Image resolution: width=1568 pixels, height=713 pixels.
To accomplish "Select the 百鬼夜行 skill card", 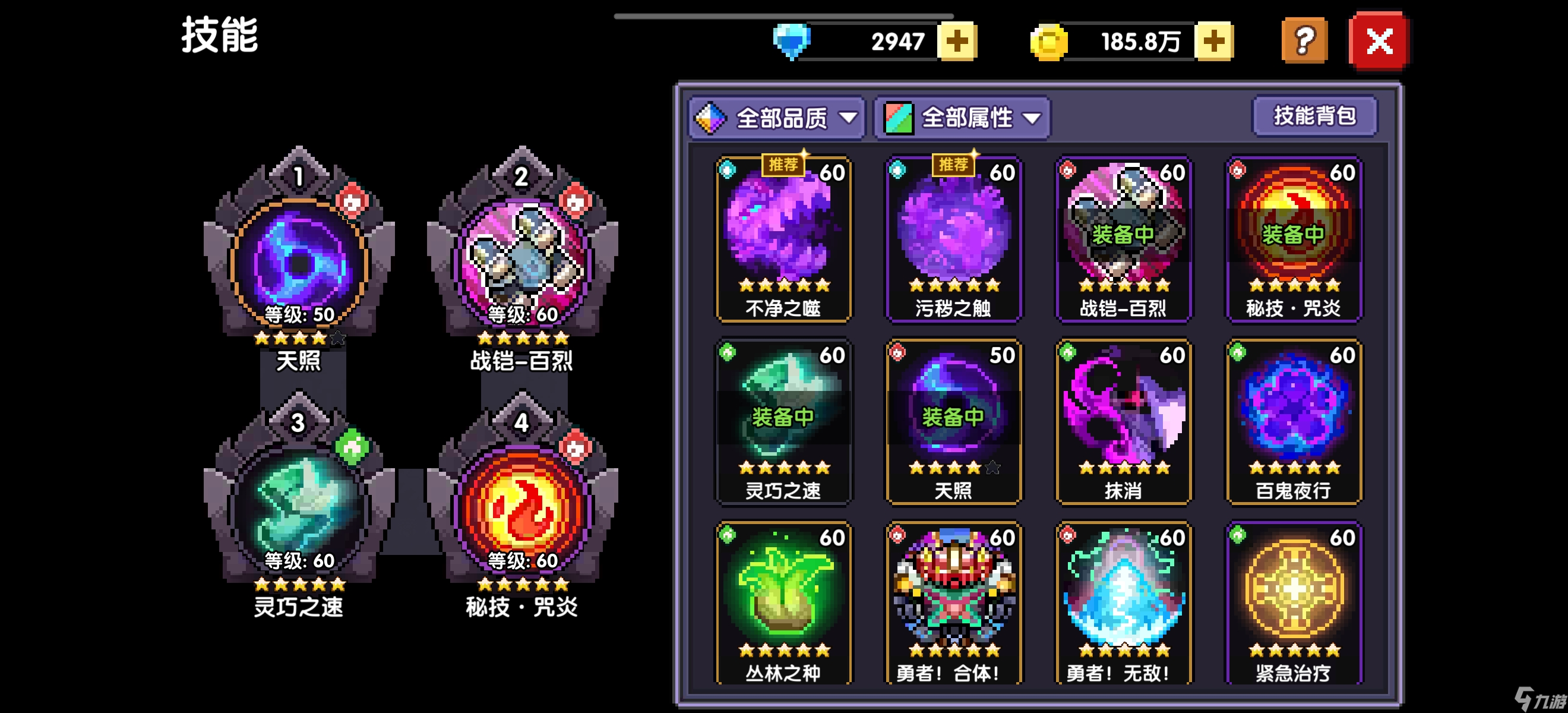I will pyautogui.click(x=1294, y=420).
